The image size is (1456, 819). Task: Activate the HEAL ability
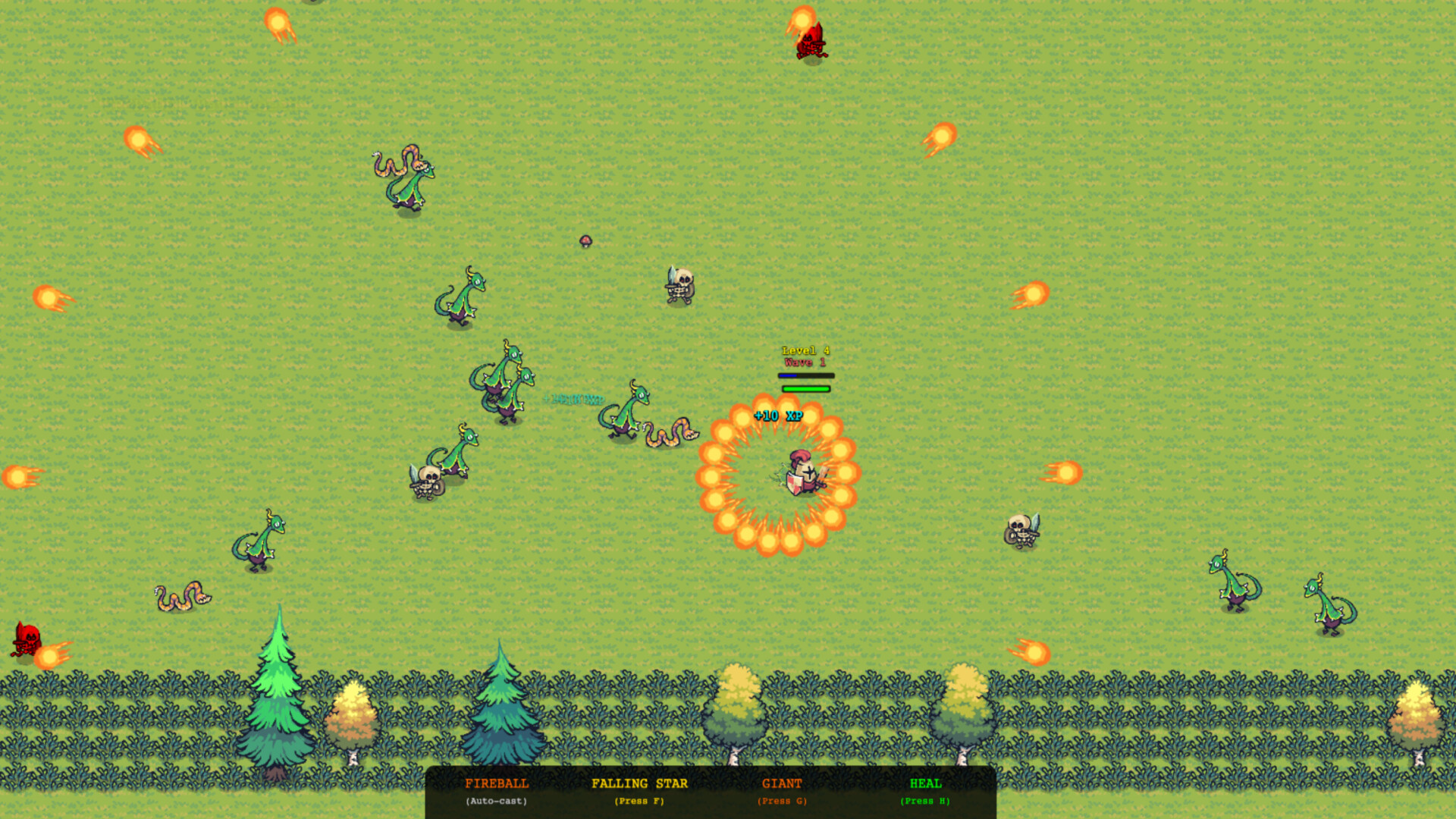[x=924, y=784]
